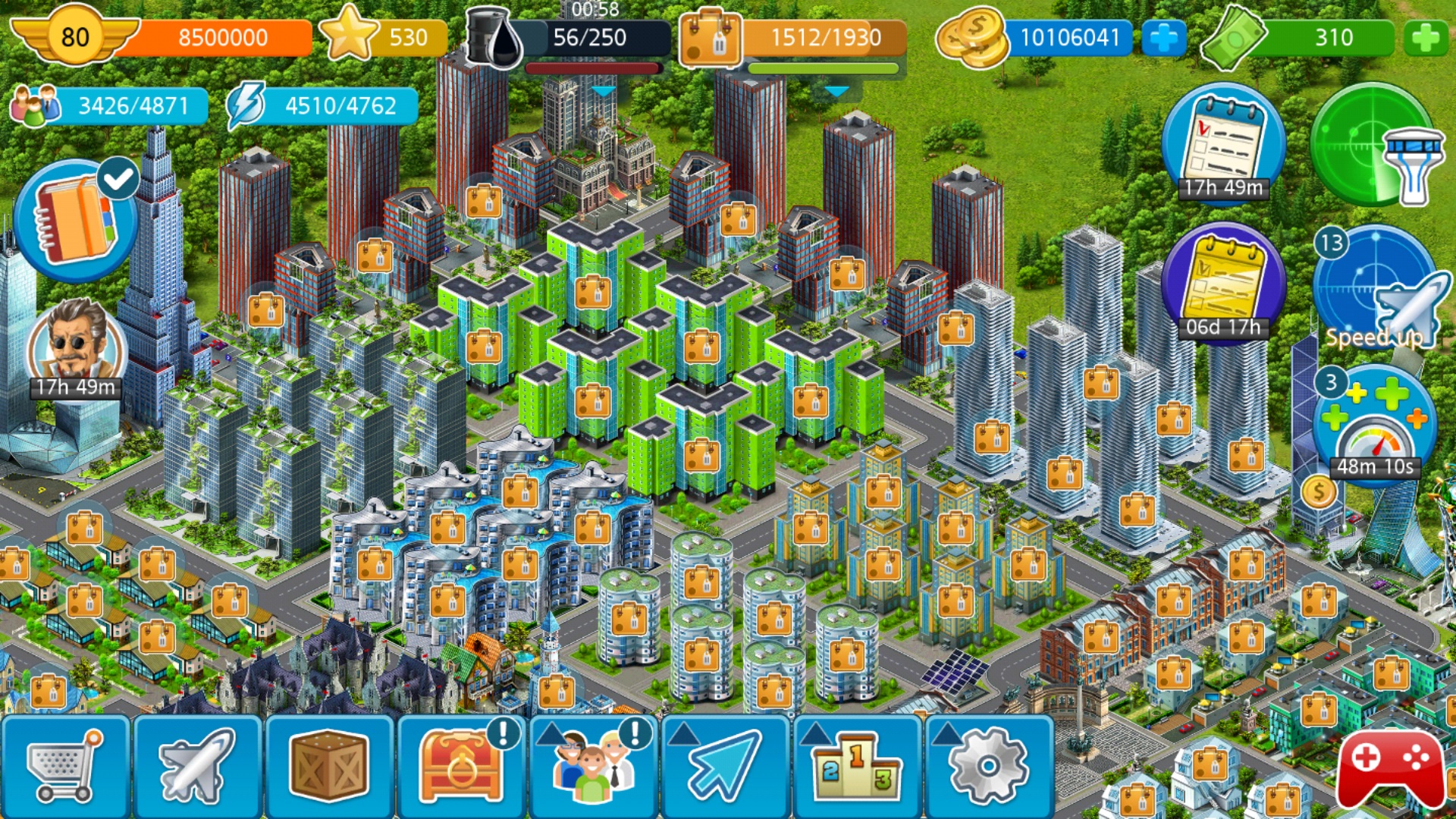This screenshot has width=1456, height=819.
Task: Add coins with the blue plus button
Action: tap(1163, 38)
